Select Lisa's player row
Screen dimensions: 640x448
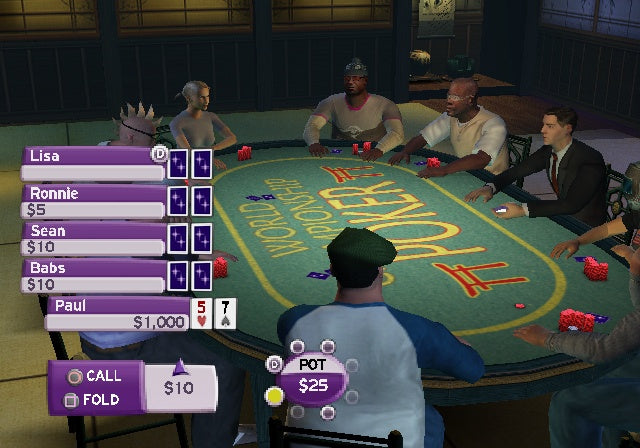(x=92, y=163)
